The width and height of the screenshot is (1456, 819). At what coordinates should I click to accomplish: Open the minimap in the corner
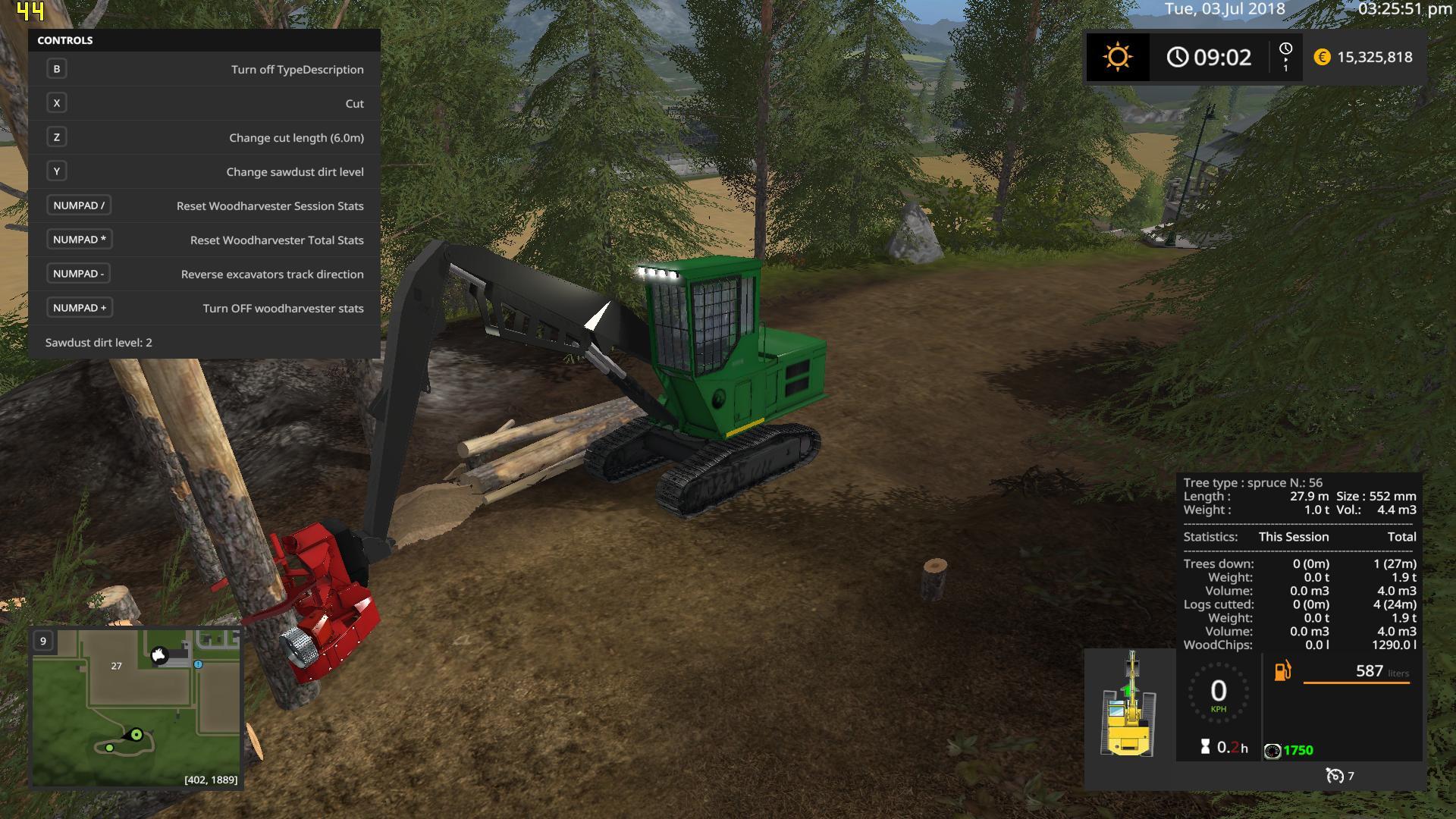click(x=136, y=708)
